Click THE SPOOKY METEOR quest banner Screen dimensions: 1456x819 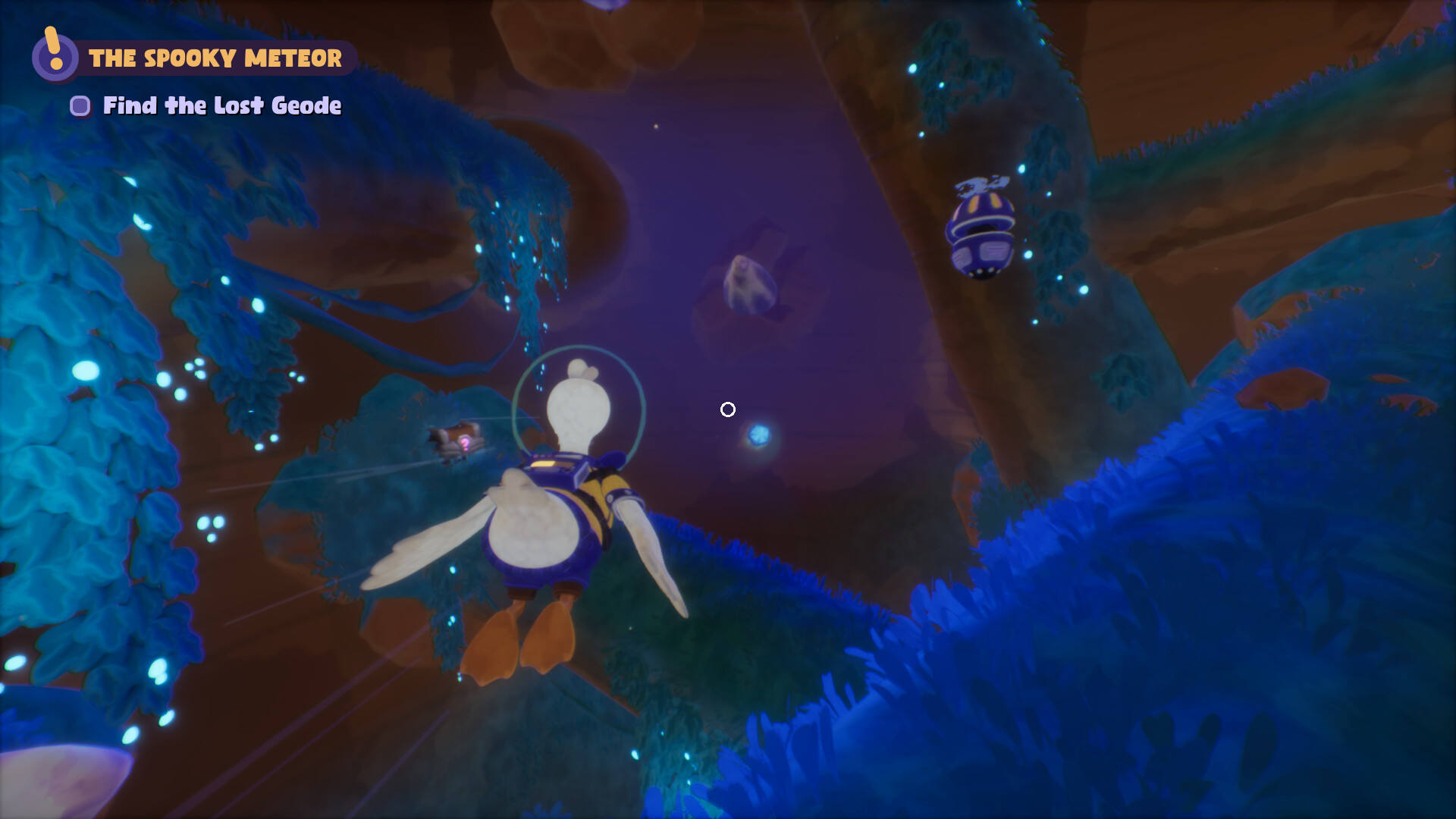(x=215, y=57)
